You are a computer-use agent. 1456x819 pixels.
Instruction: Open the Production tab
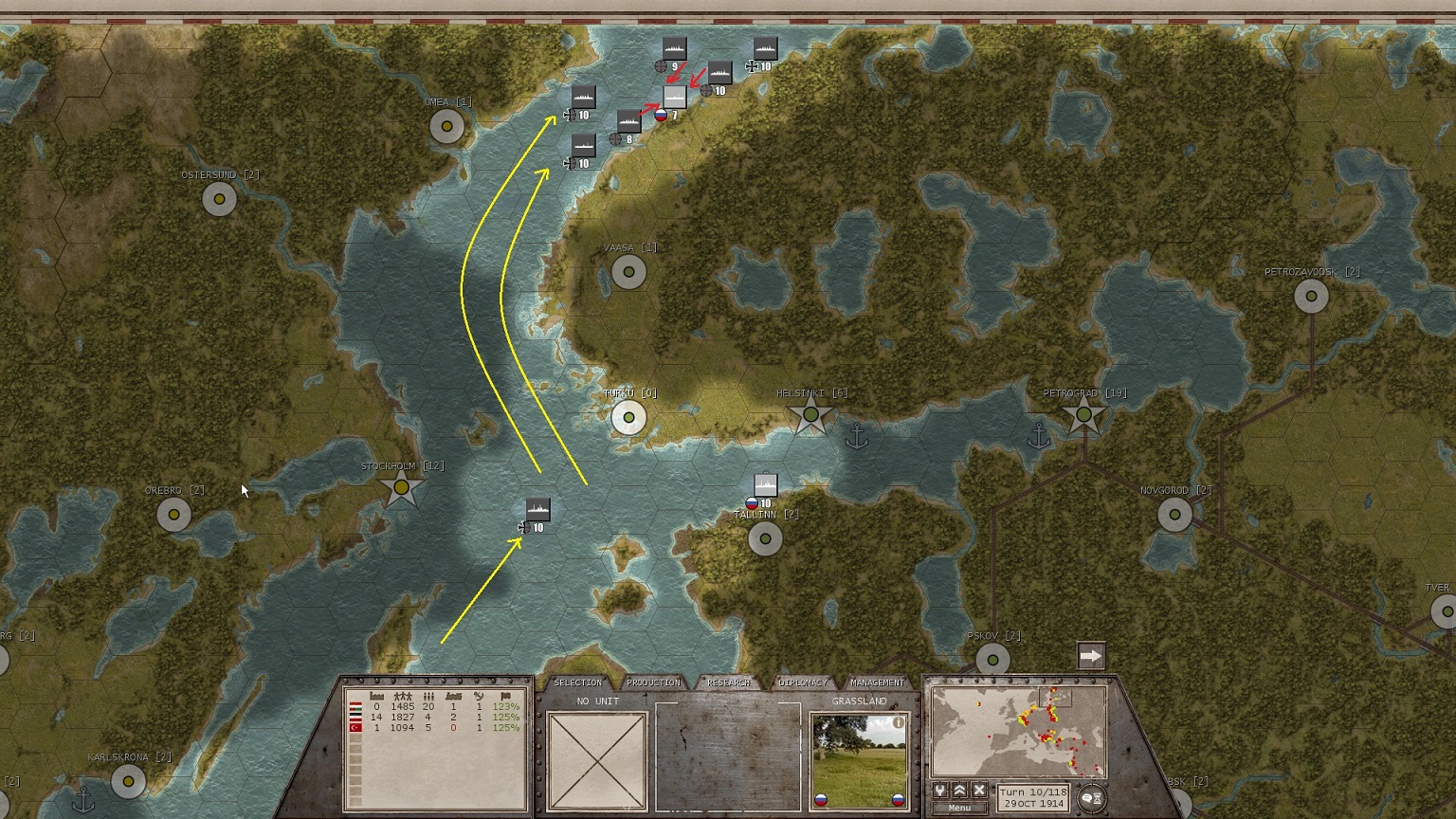[653, 682]
